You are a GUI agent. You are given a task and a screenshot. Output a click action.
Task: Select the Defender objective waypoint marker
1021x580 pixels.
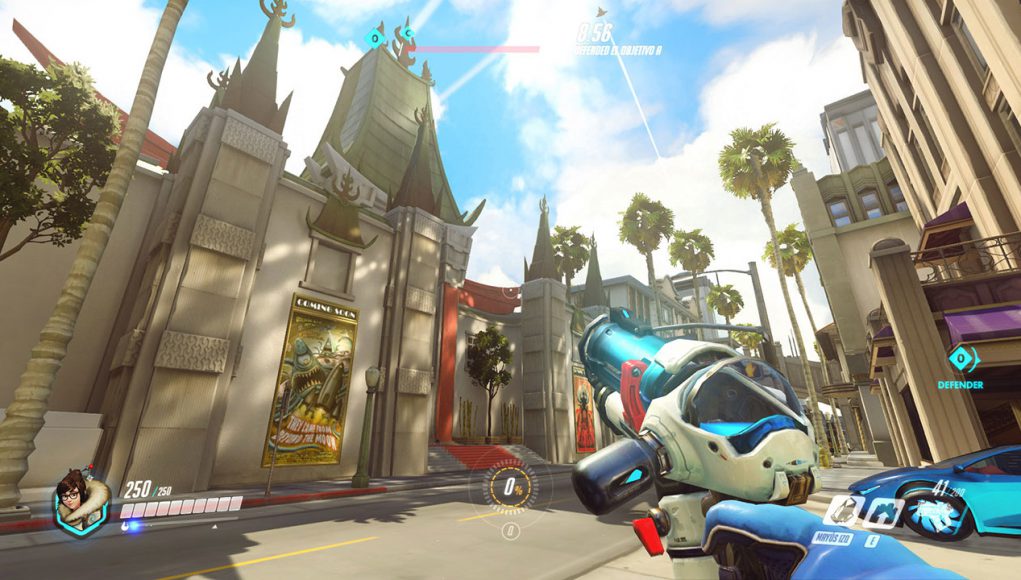(x=962, y=358)
